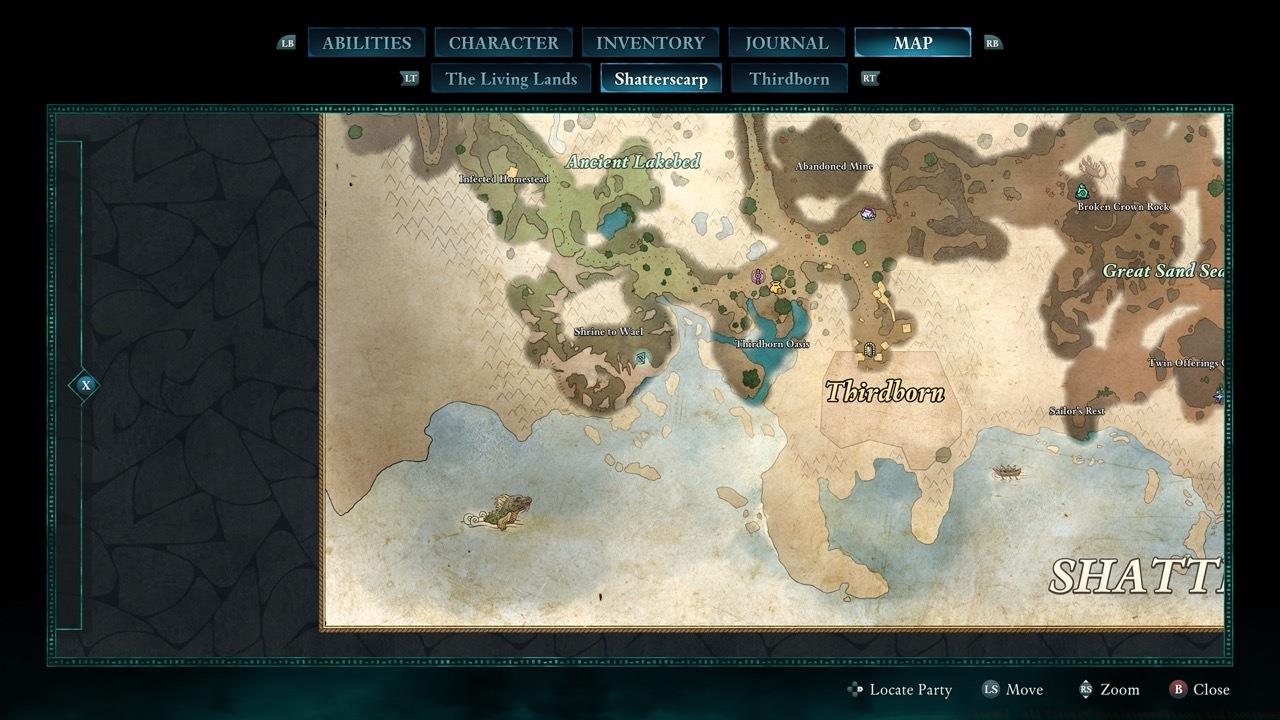This screenshot has height=720, width=1280.
Task: Select the purple ruins marker near Abandoned Mine
Action: coord(866,214)
